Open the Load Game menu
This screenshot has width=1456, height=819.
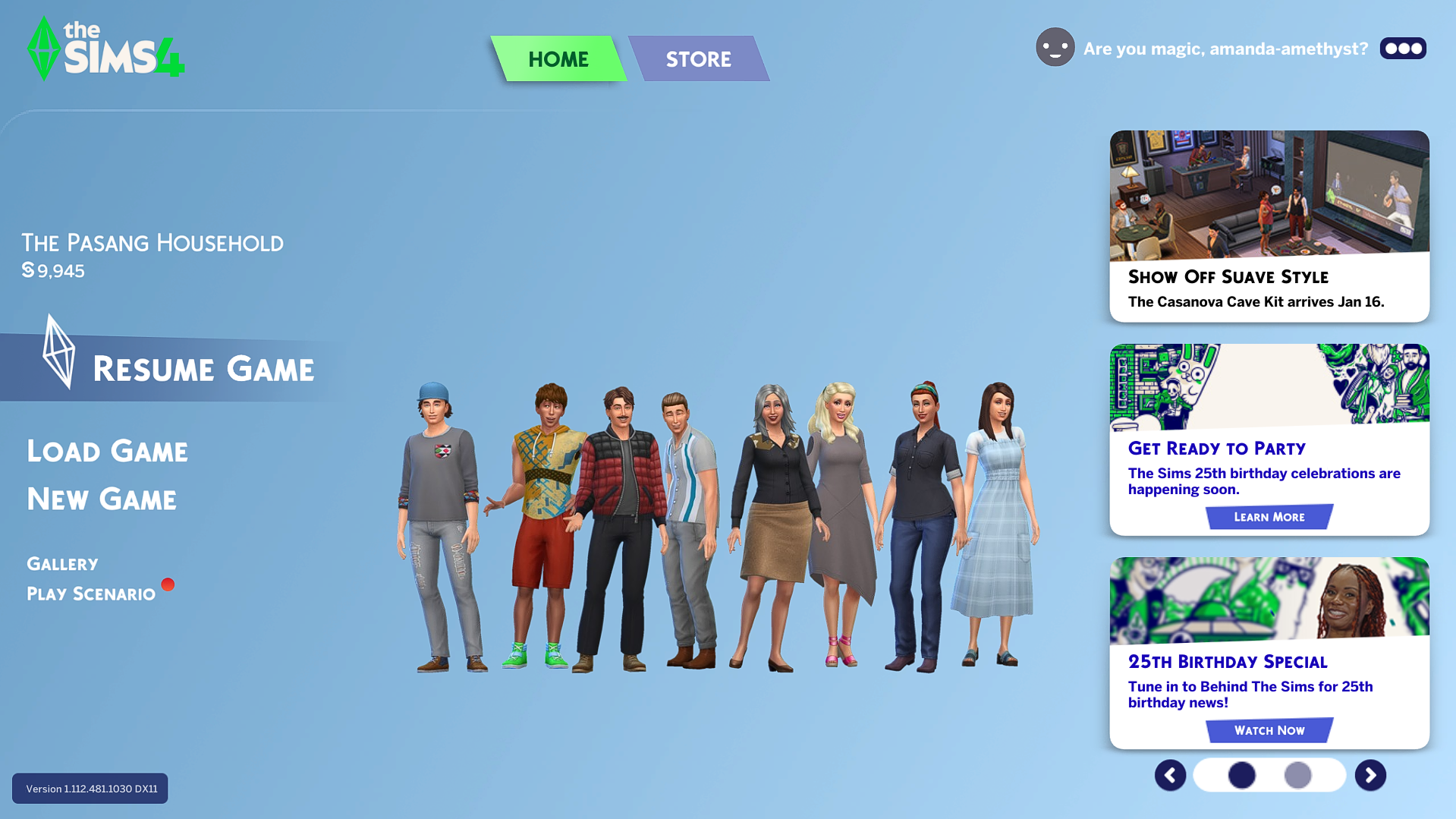(107, 452)
